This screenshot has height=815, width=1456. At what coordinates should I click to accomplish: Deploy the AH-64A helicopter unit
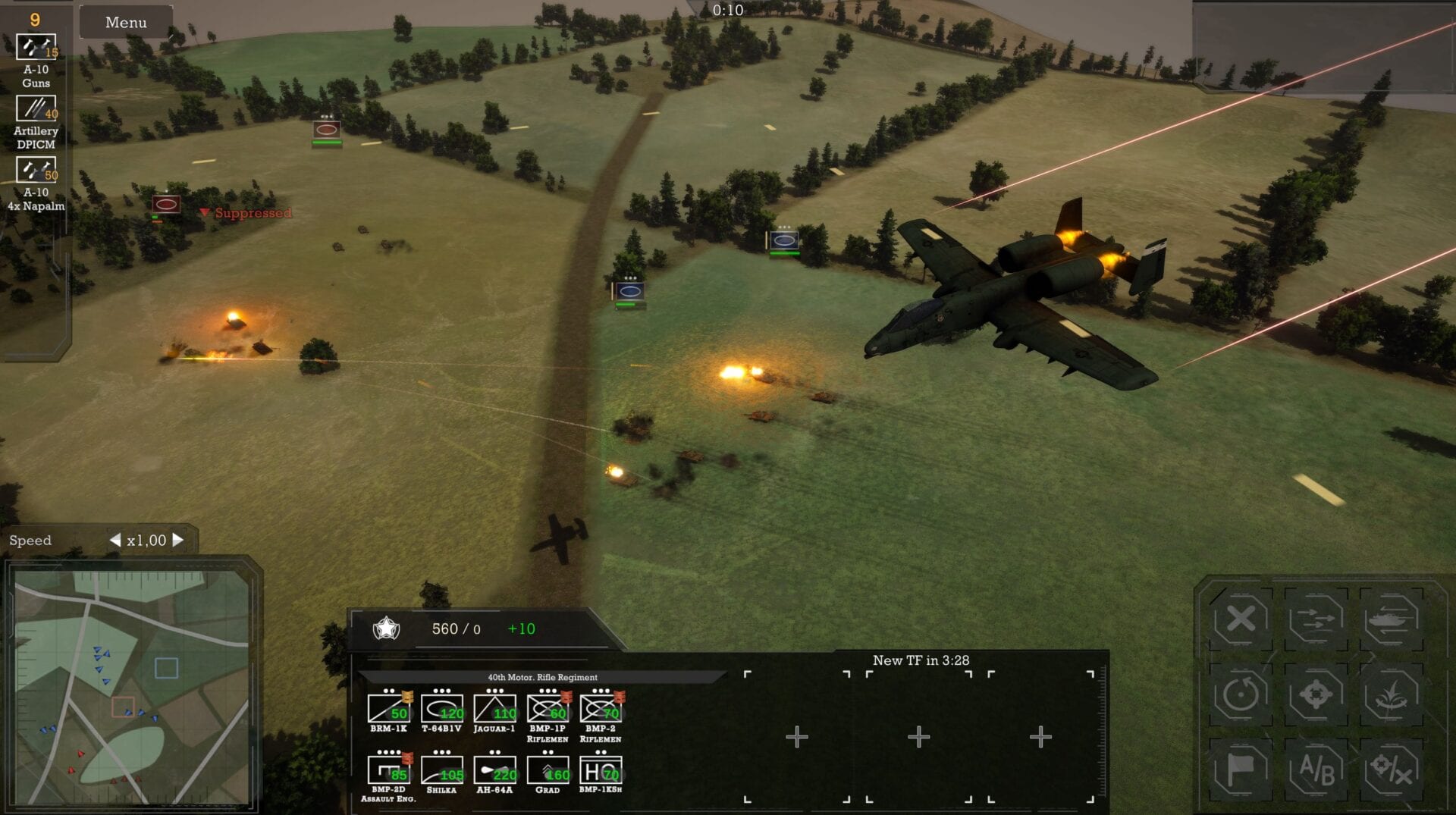pyautogui.click(x=494, y=771)
